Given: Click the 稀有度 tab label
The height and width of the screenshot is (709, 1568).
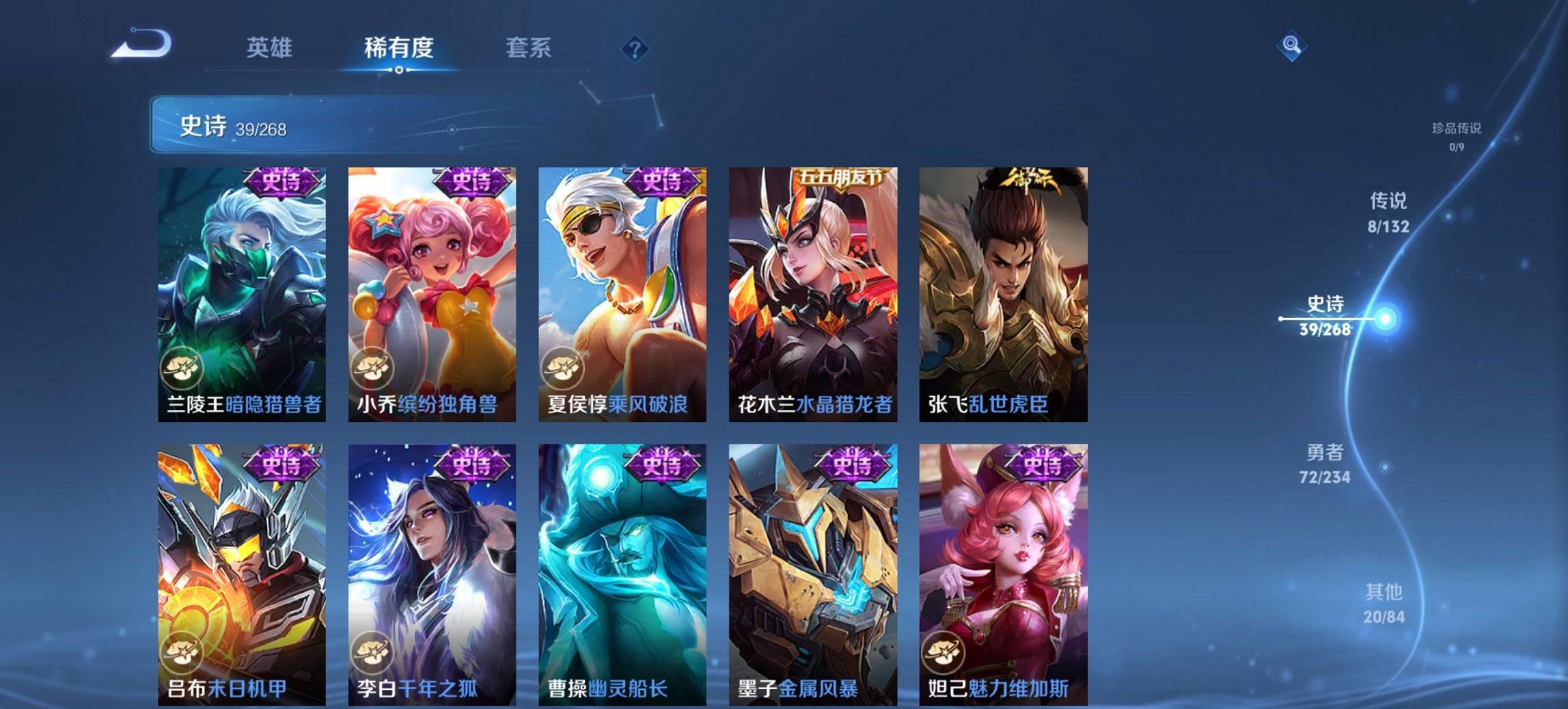Looking at the screenshot, I should click(x=399, y=48).
